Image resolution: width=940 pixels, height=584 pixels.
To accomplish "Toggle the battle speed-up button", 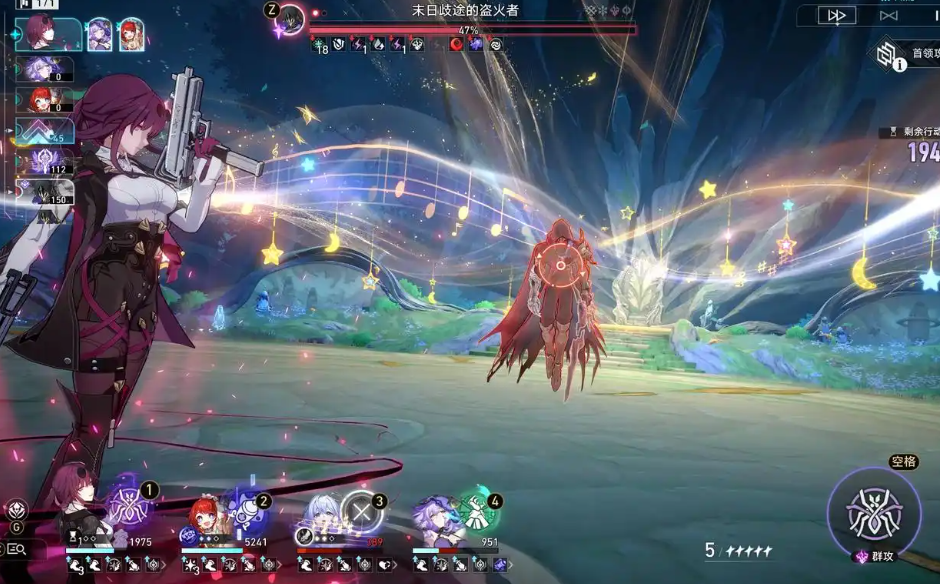I will [x=836, y=15].
